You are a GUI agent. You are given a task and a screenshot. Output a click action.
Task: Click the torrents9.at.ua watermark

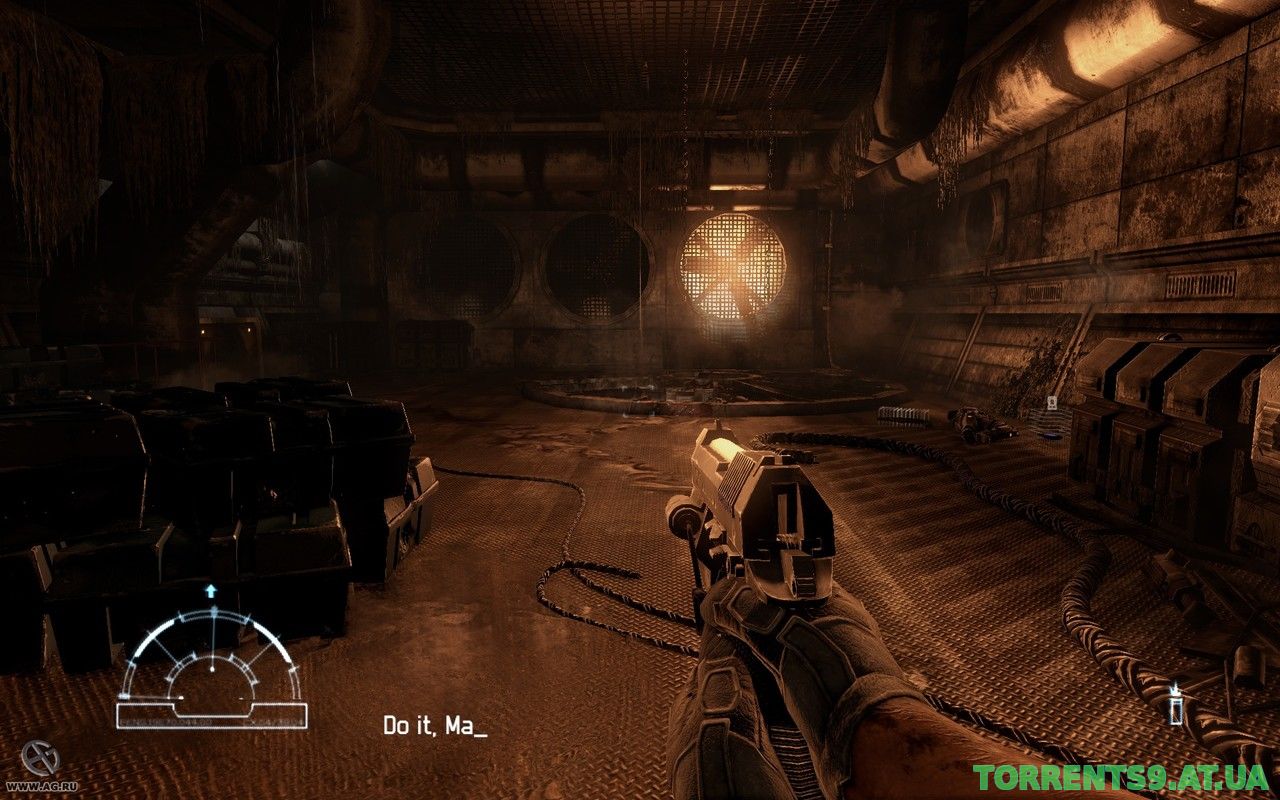[1121, 776]
